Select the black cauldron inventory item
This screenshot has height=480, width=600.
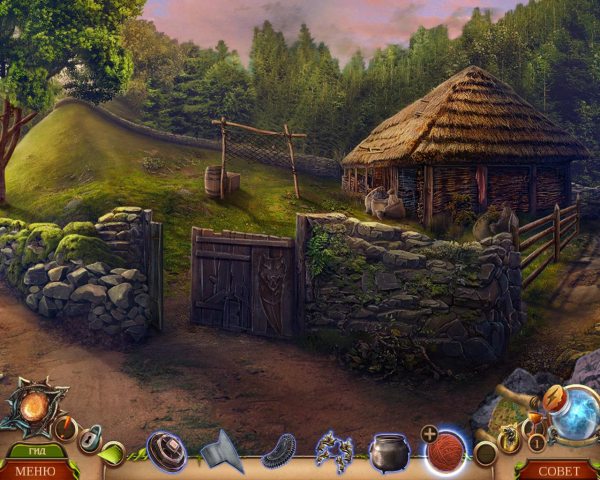(390, 452)
